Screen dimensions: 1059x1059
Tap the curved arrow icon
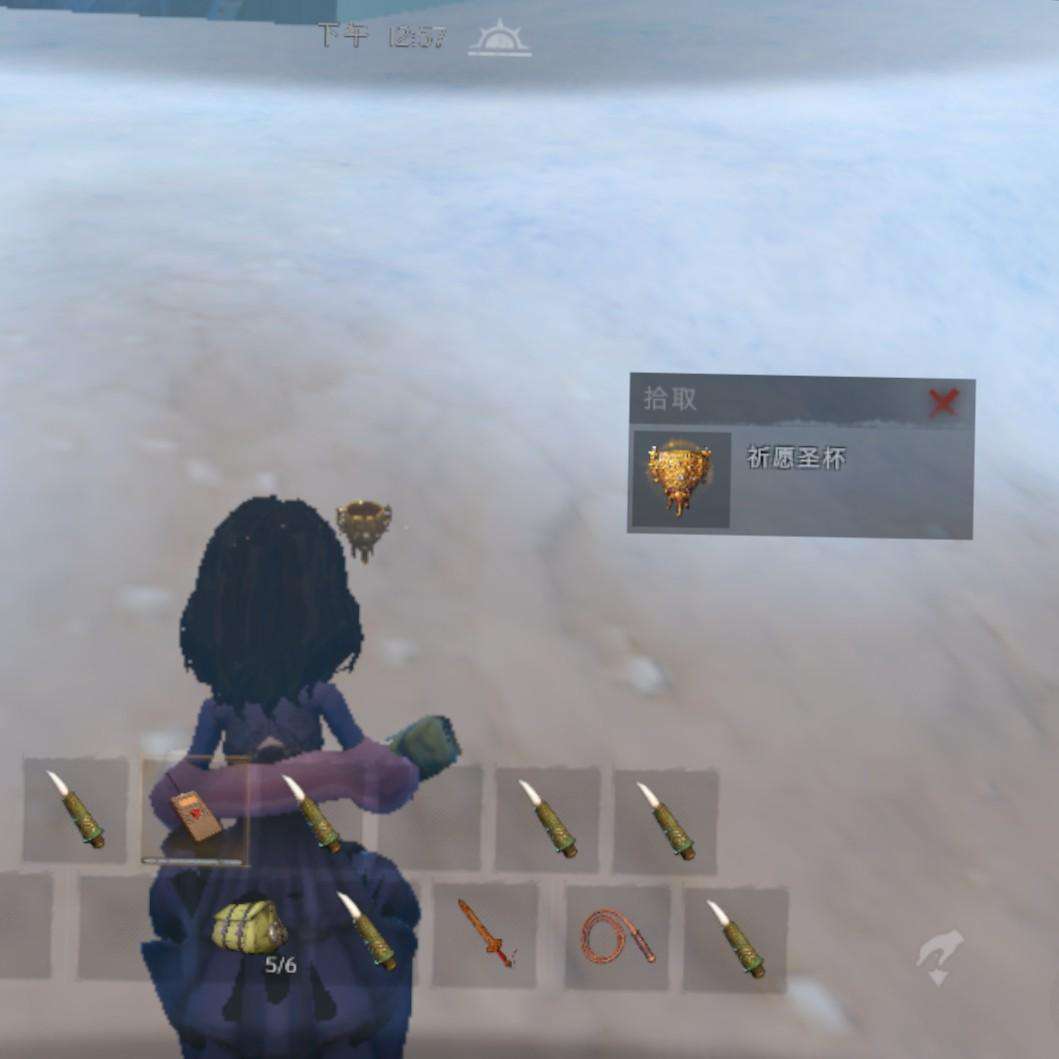click(941, 956)
